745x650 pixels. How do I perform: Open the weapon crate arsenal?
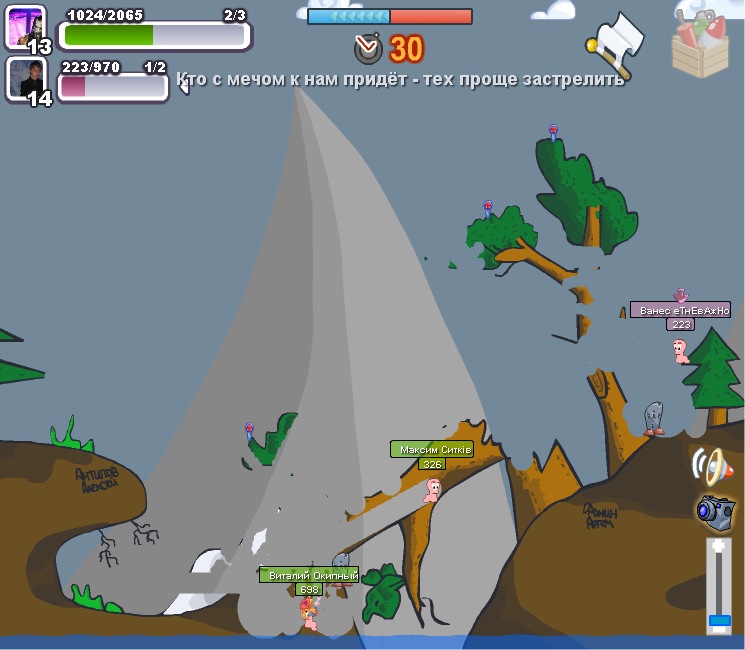click(x=700, y=42)
